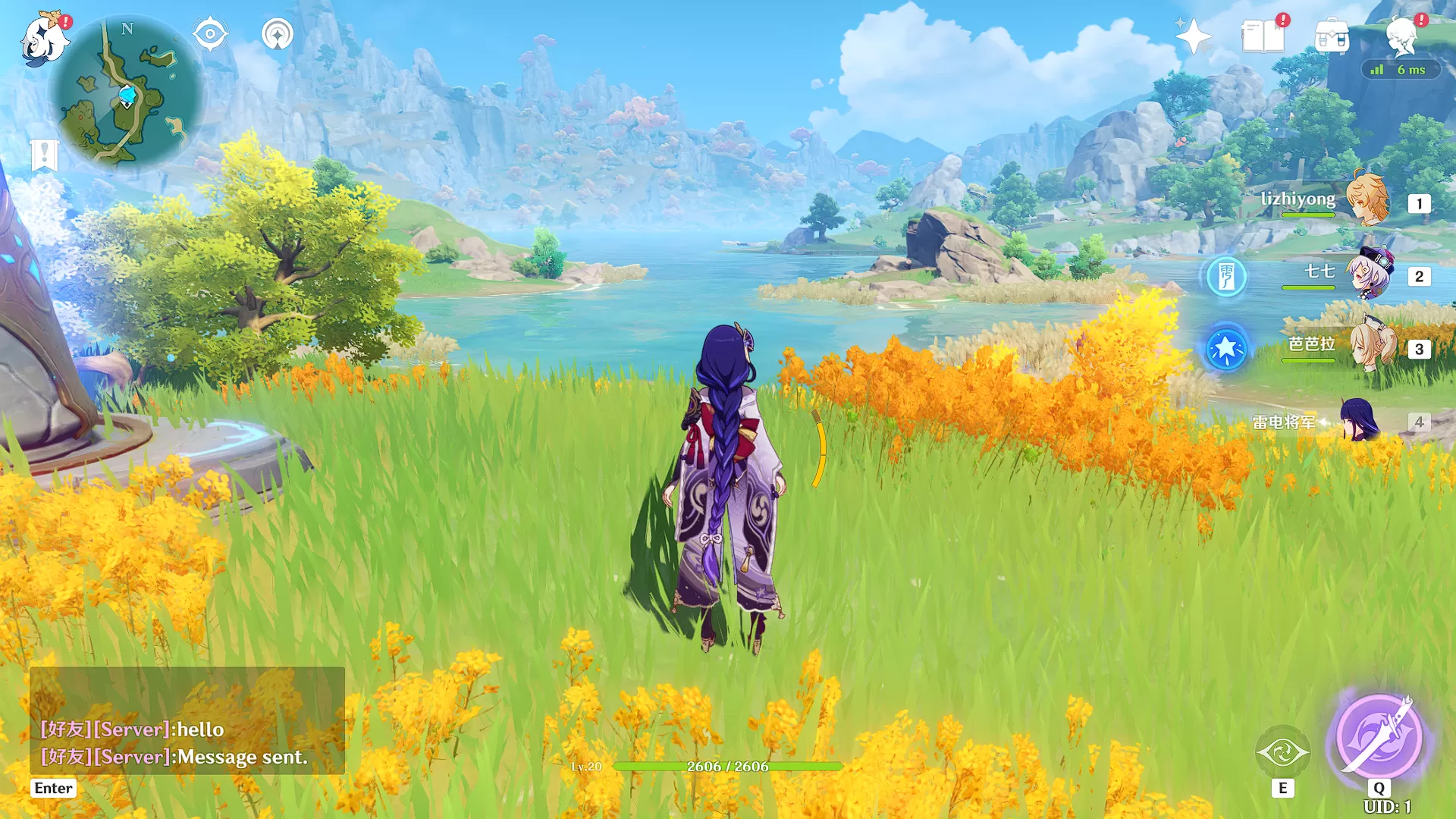Open the inventory backpack icon
This screenshot has height=819, width=1456.
1332,36
